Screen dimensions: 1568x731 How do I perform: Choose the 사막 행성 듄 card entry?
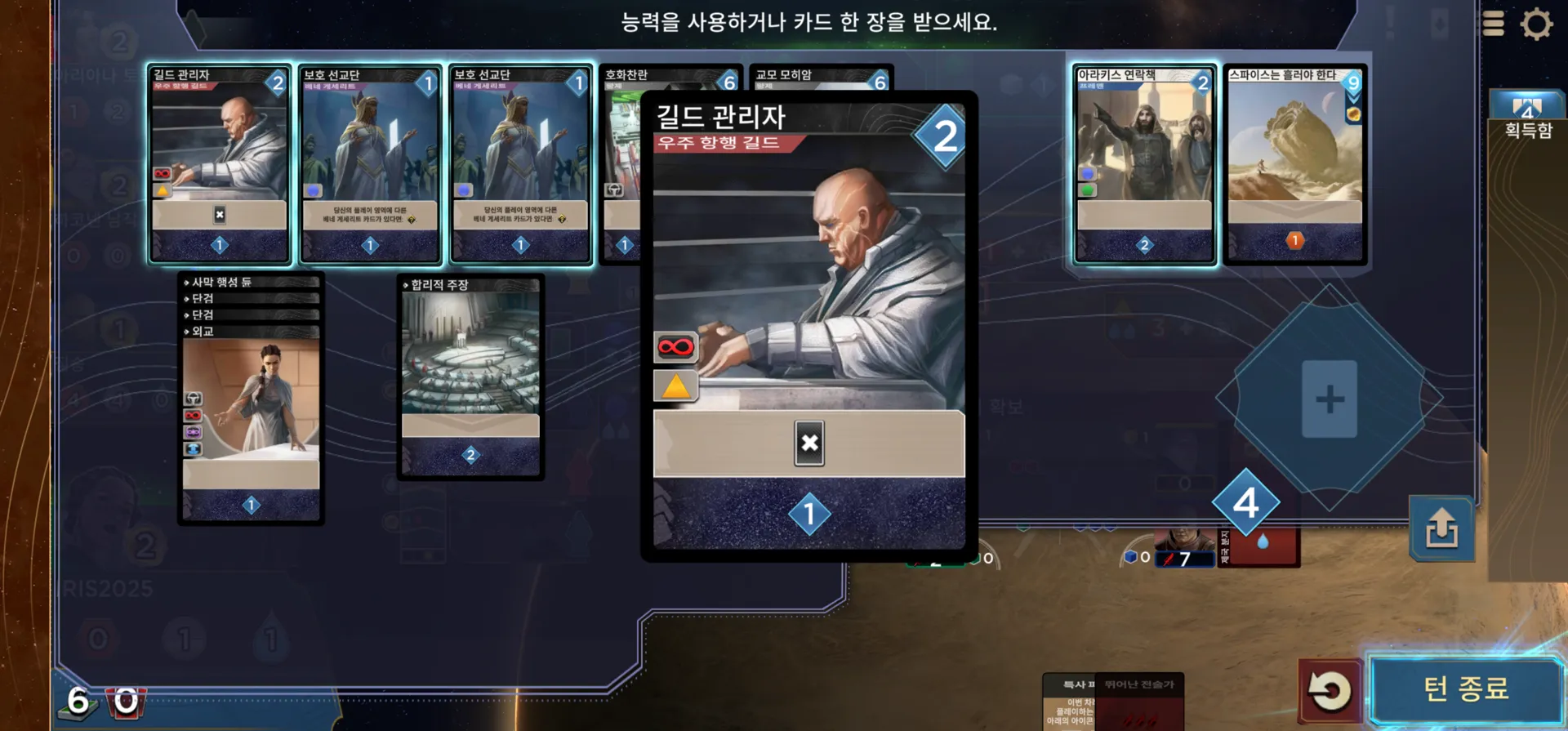pos(249,282)
